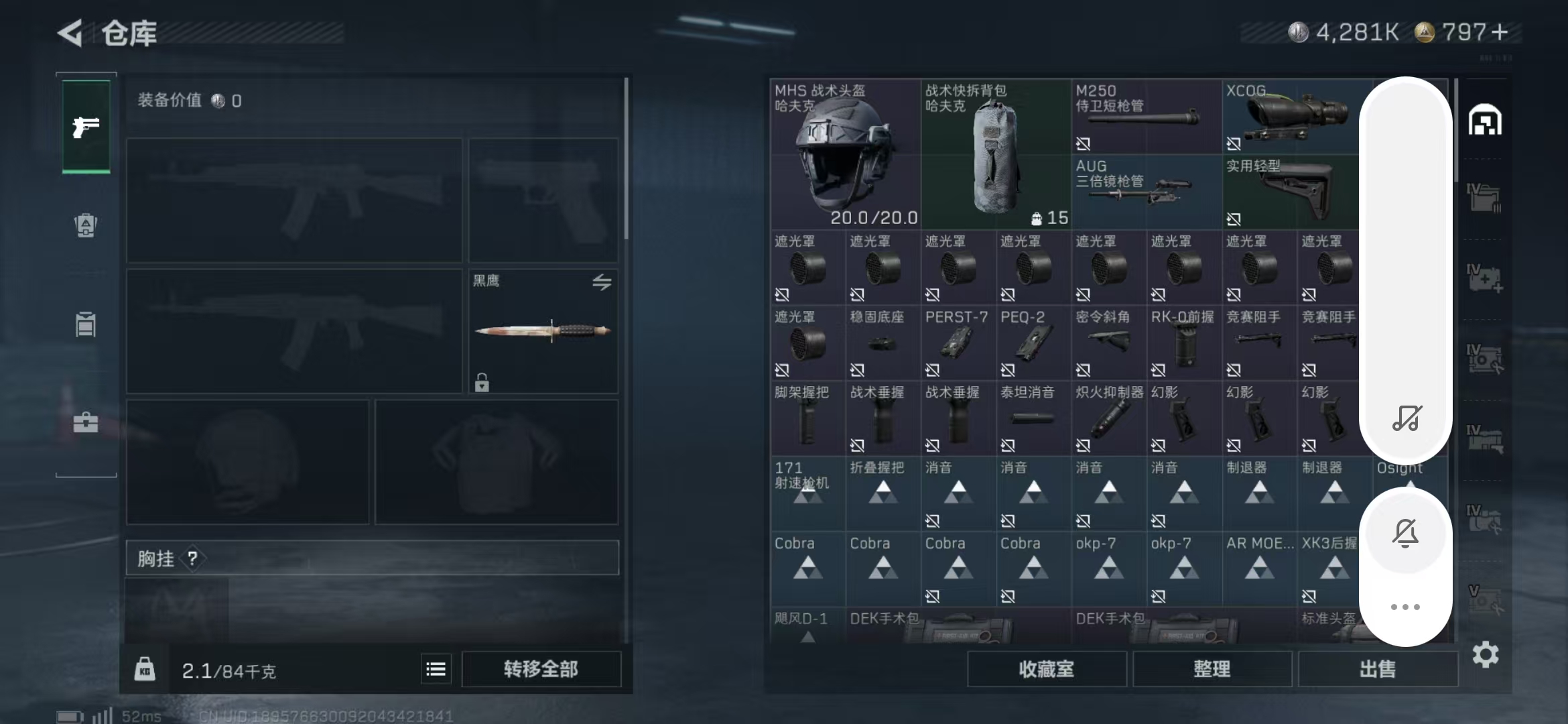Screen dimensions: 1568x724
Task: Switch to the main warehouse storage tab
Action: pos(1485,121)
